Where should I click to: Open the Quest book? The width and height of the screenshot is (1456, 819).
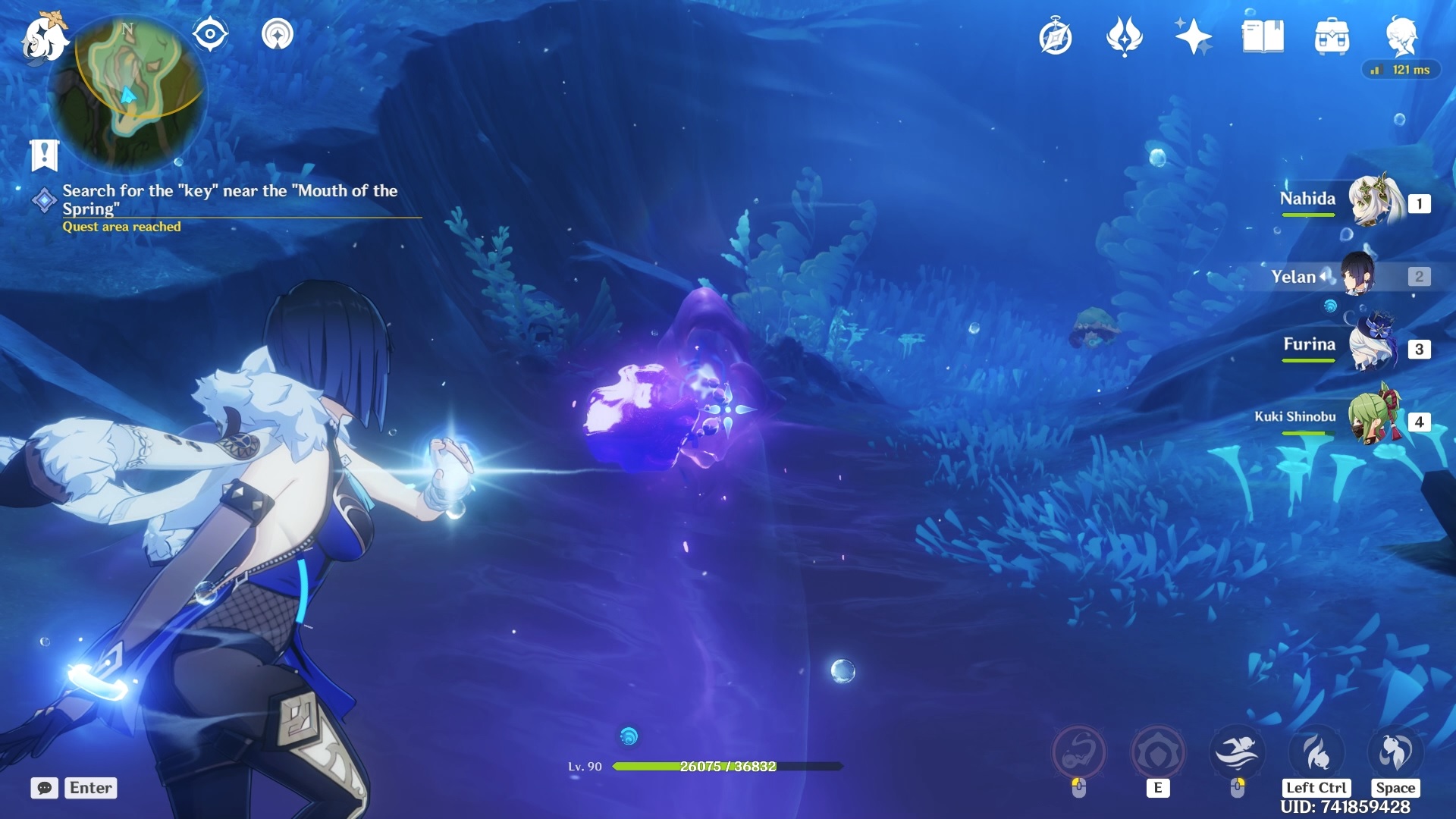1057,36
